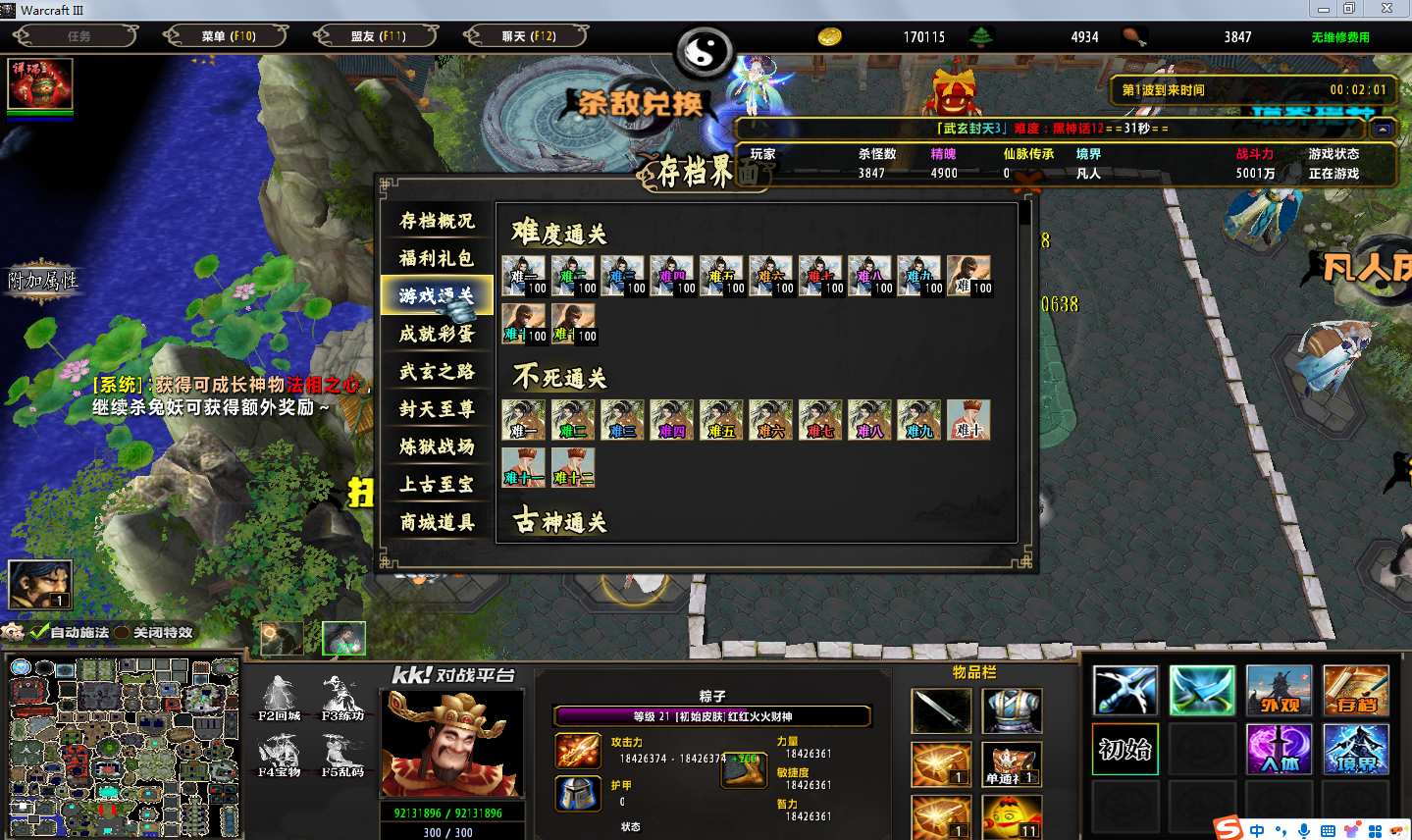The image size is (1412, 840).
Task: Open the 存档 save command icon
Action: click(1355, 691)
